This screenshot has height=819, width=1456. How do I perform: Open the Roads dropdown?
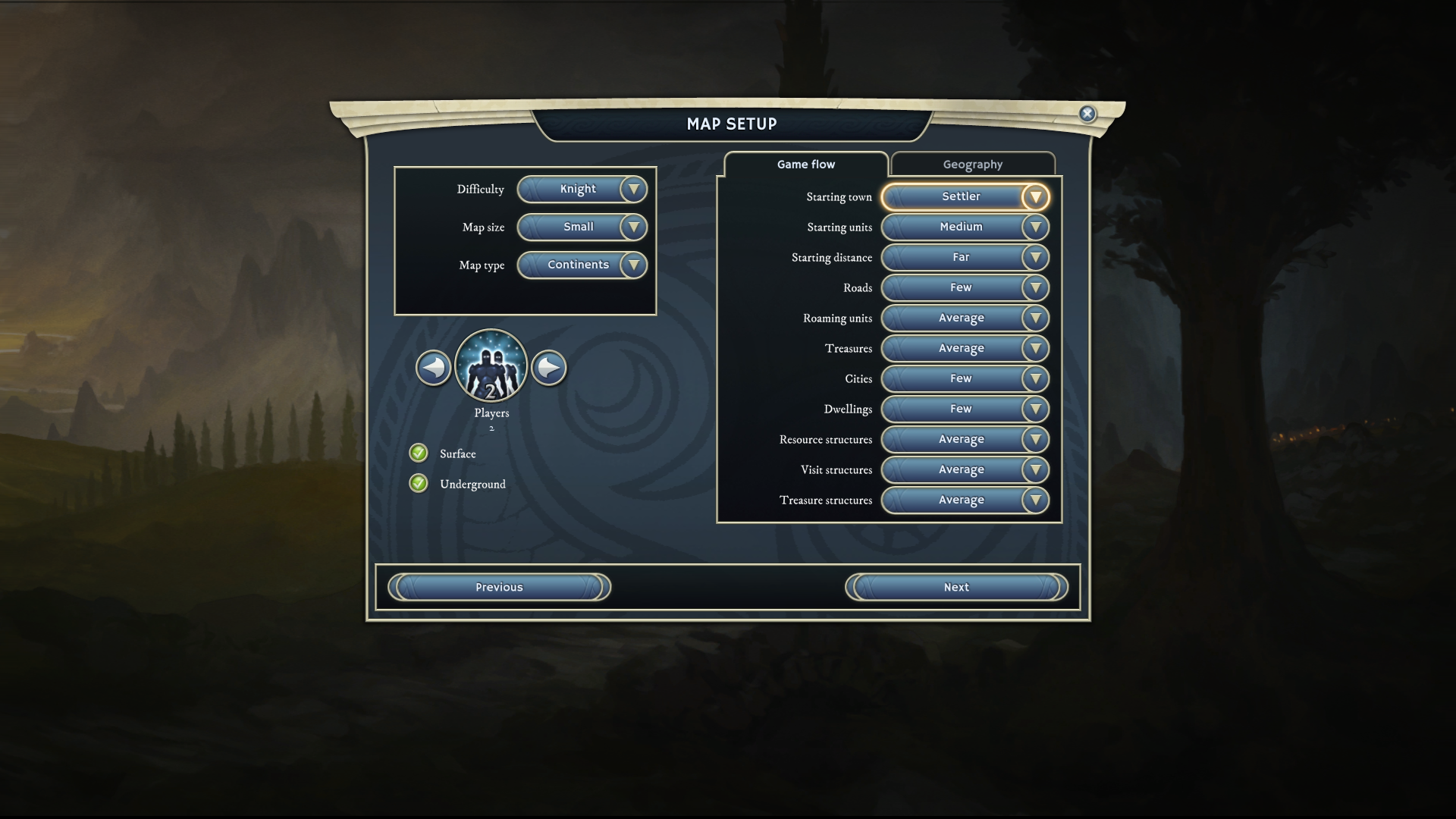(x=965, y=288)
